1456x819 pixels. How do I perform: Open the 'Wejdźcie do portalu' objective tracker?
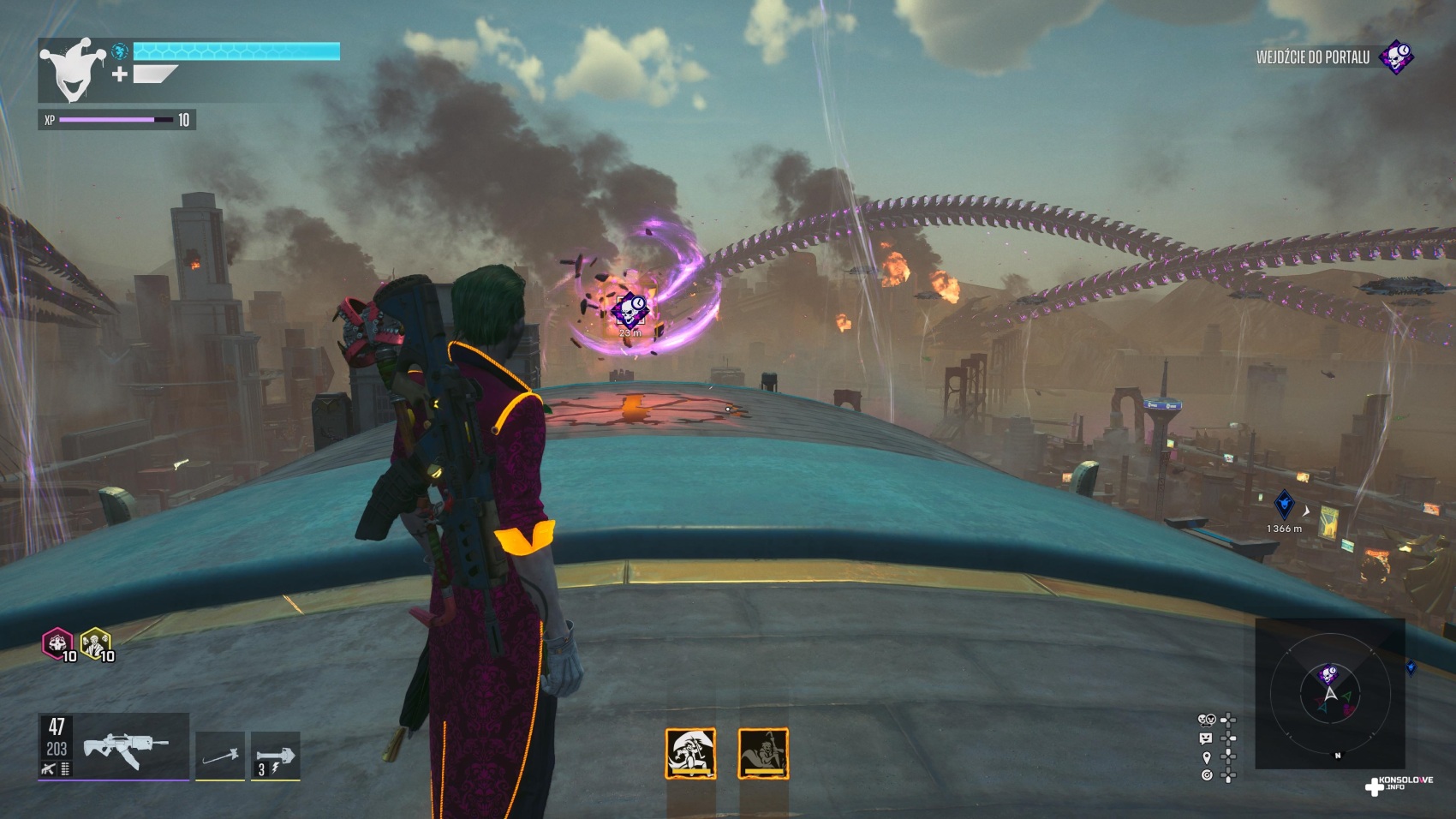click(x=1333, y=57)
